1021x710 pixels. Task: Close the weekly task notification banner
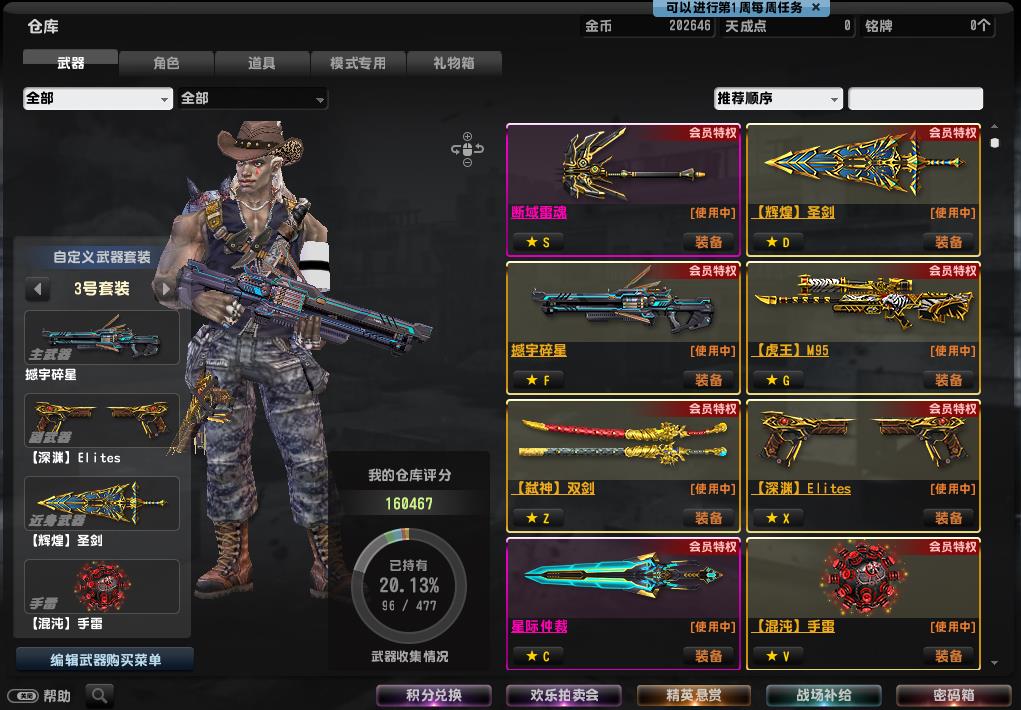(815, 7)
